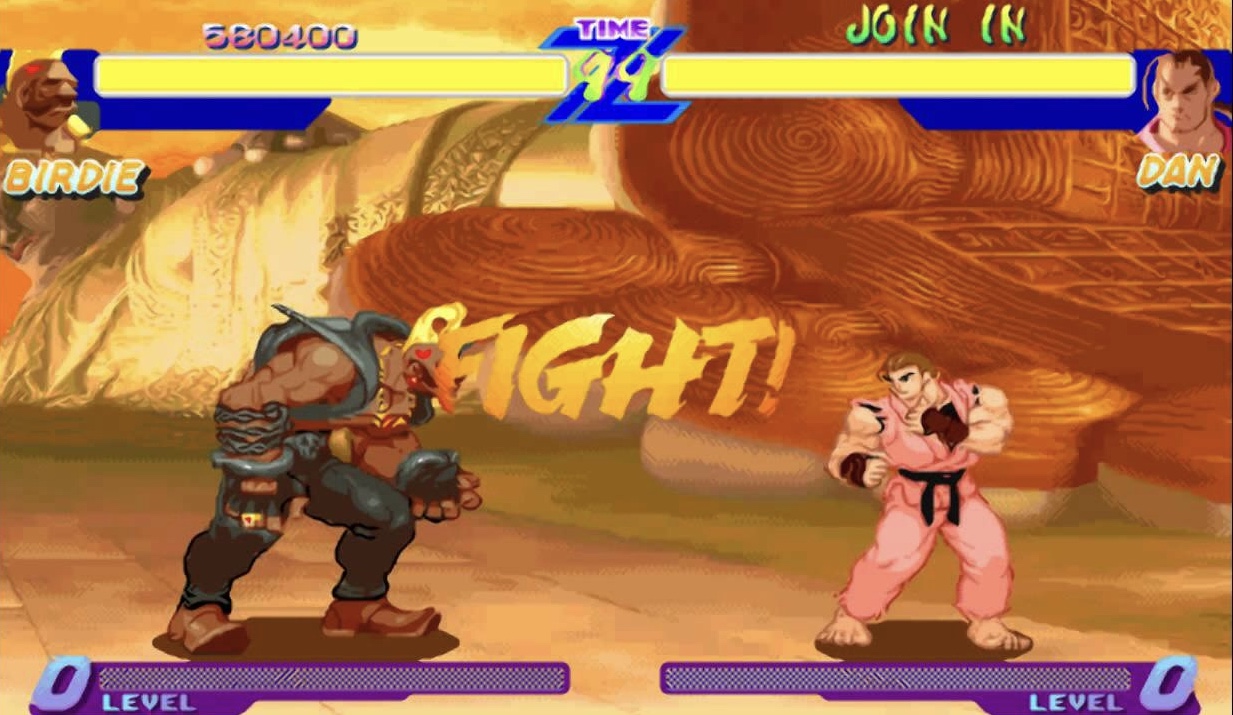The image size is (1233, 715).
Task: Select Dan's character portrait
Action: pos(1186,100)
